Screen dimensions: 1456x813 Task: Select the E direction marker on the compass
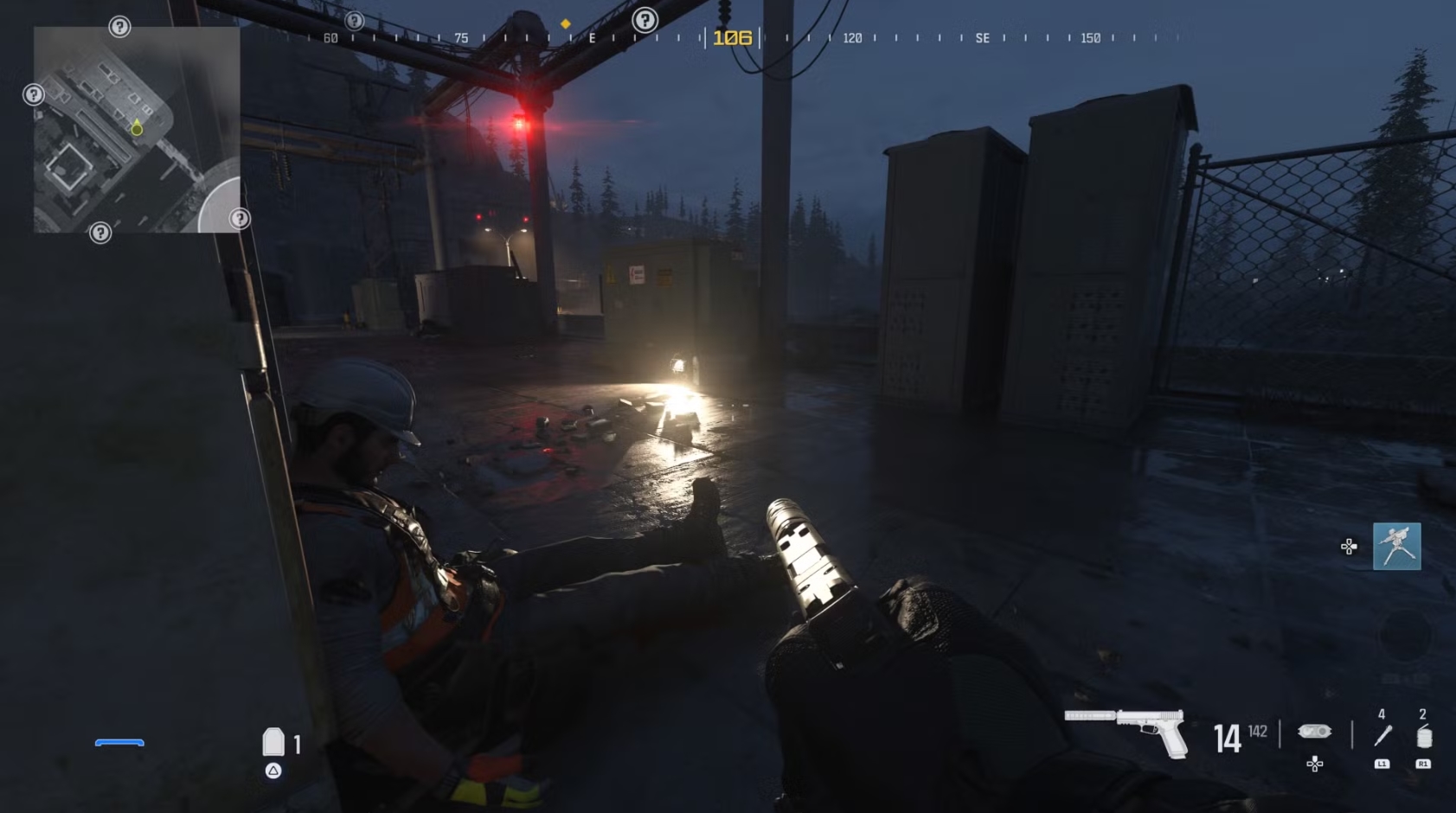tap(592, 38)
